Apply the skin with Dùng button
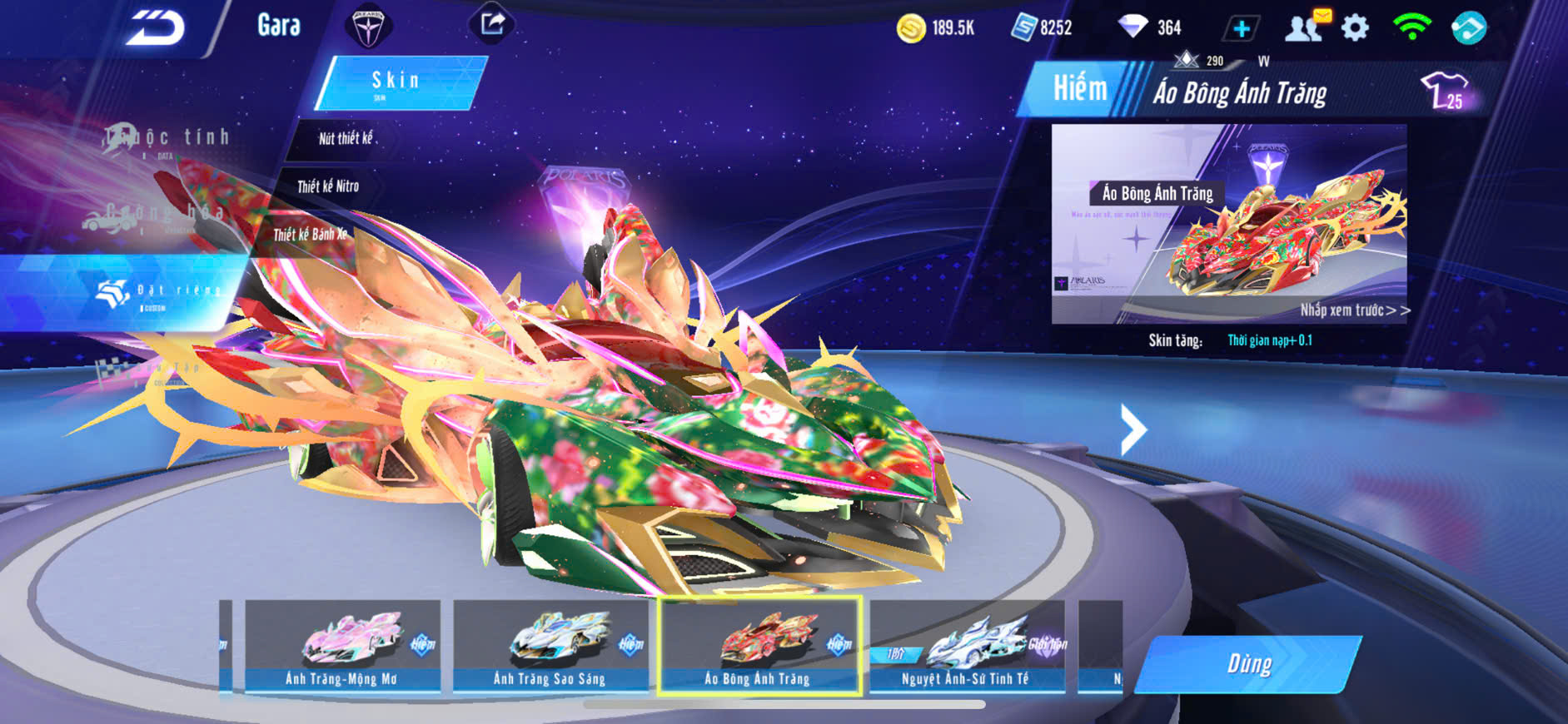This screenshot has width=1568, height=724. point(1248,664)
